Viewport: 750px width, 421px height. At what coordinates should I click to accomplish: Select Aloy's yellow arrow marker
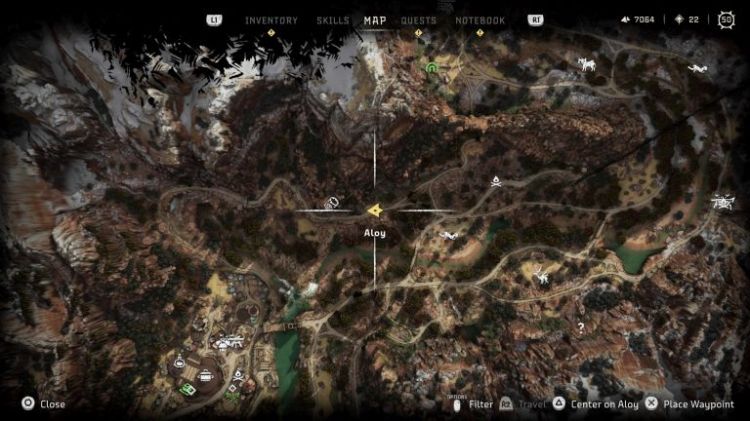point(374,210)
